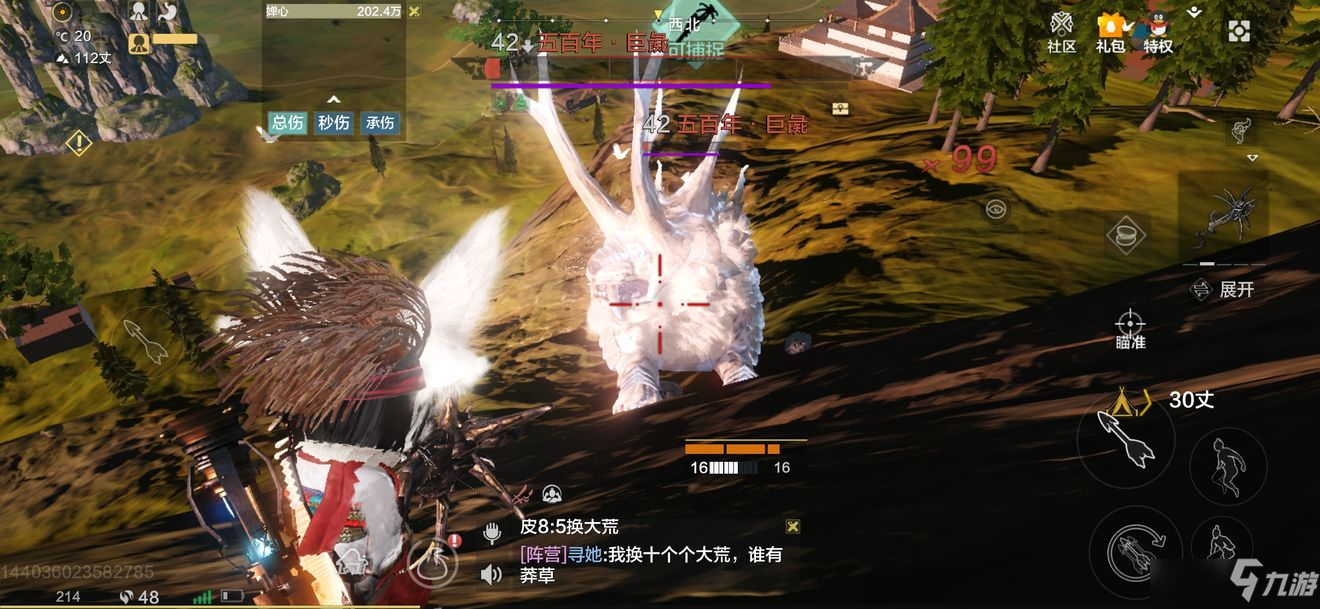This screenshot has height=609, width=1320.
Task: Close the chat message box
Action: point(793,527)
